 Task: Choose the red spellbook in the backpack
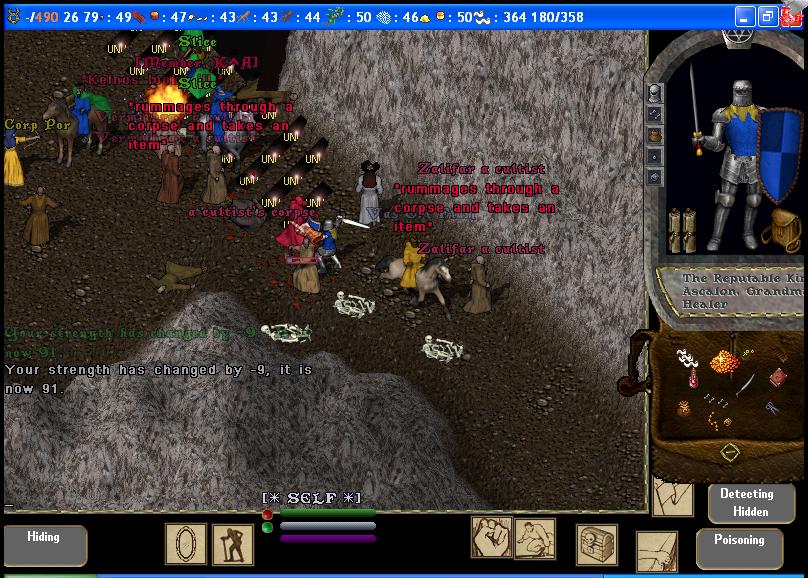[x=778, y=378]
